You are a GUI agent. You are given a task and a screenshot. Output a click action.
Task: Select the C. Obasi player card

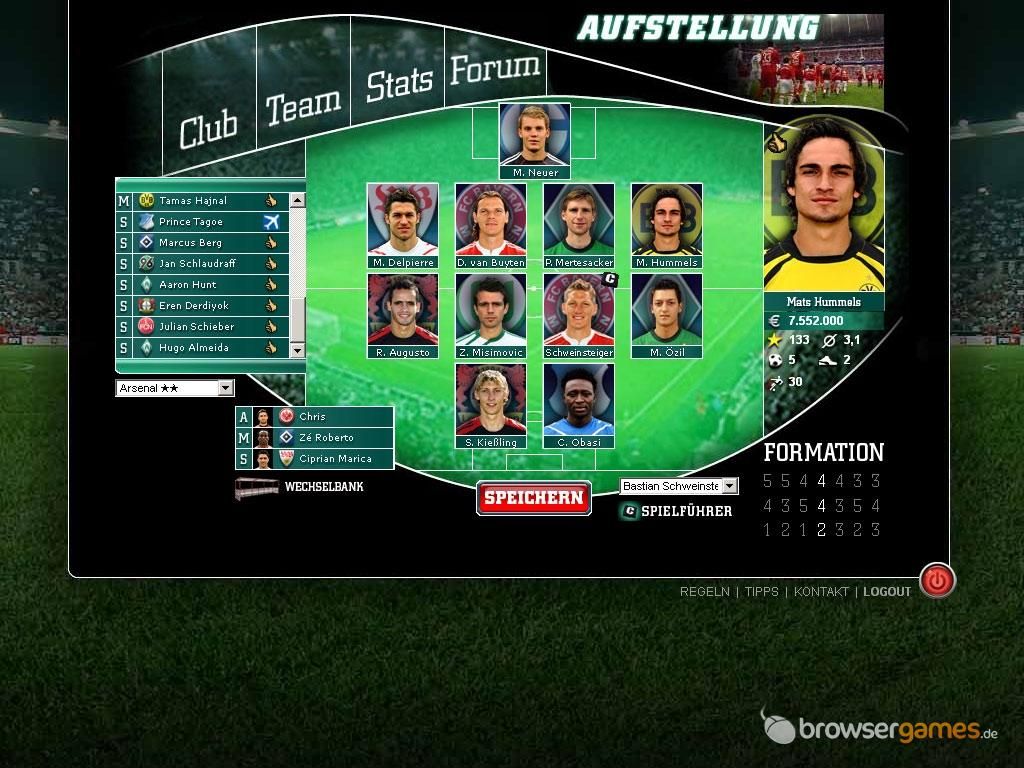pyautogui.click(x=579, y=405)
